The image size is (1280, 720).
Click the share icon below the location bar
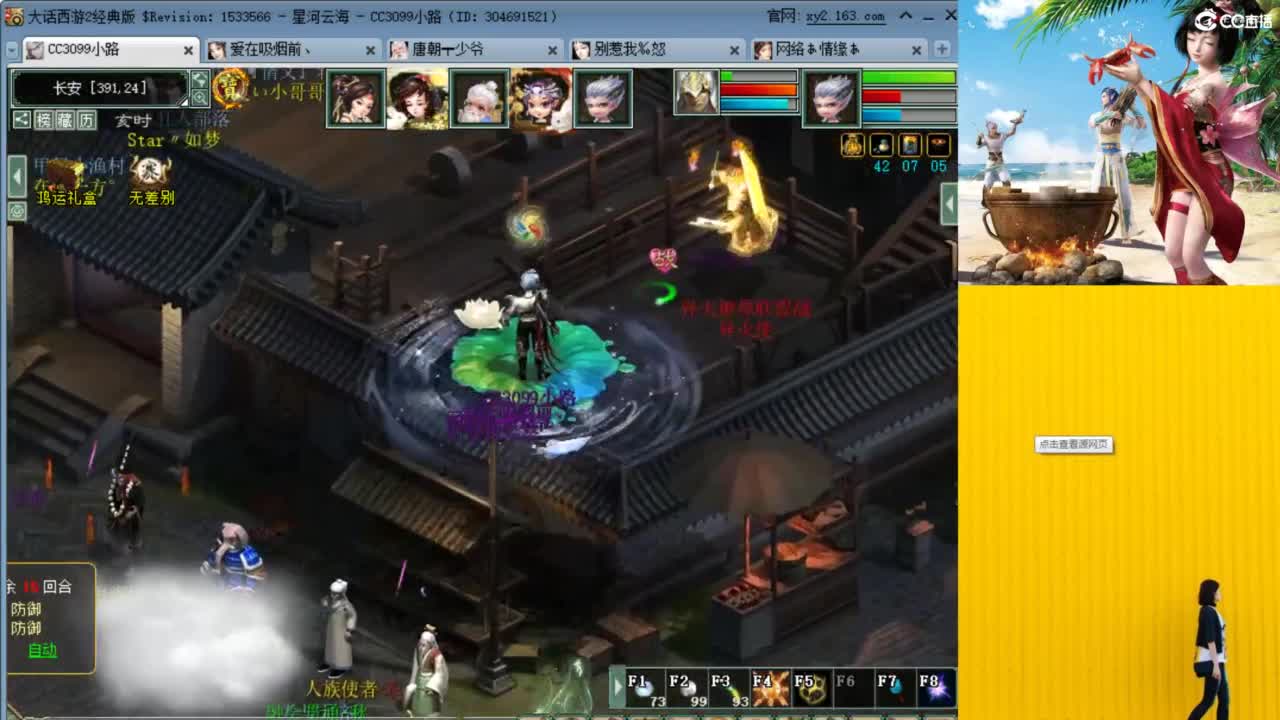click(21, 120)
